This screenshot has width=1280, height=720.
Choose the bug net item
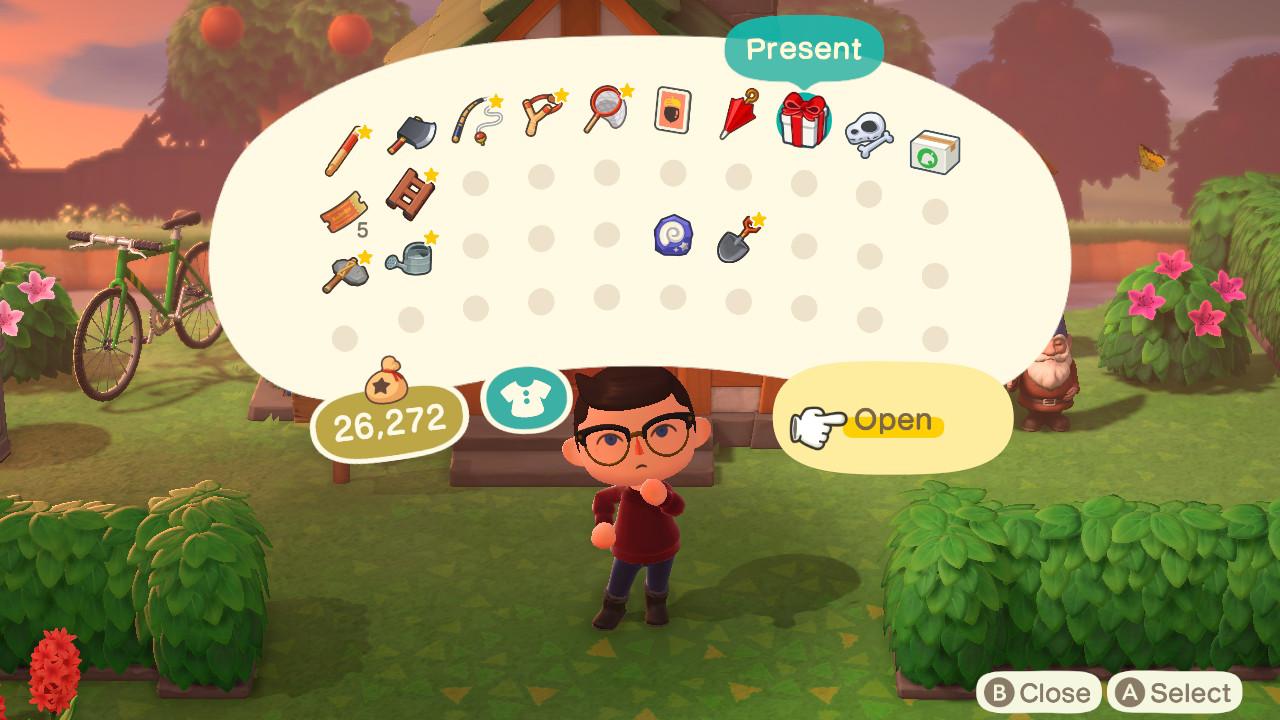607,109
